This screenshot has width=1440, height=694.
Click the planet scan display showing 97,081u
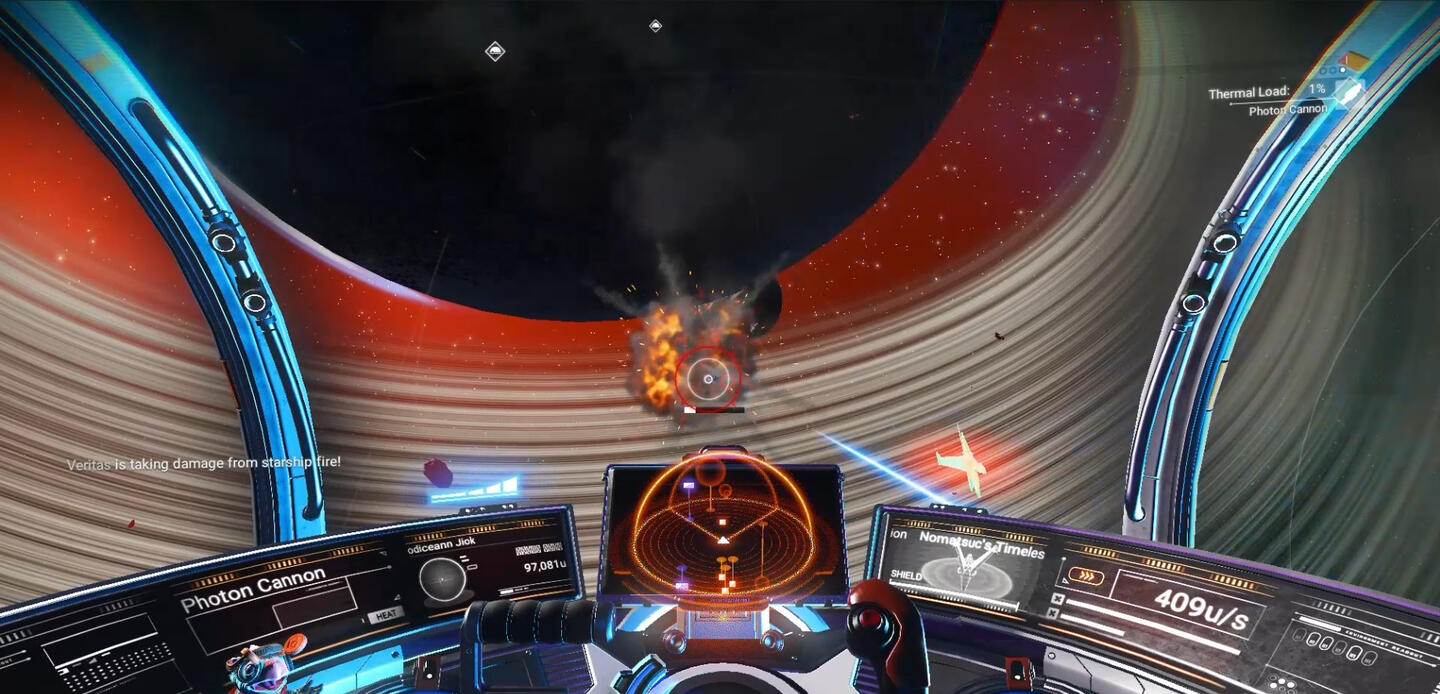tap(491, 567)
